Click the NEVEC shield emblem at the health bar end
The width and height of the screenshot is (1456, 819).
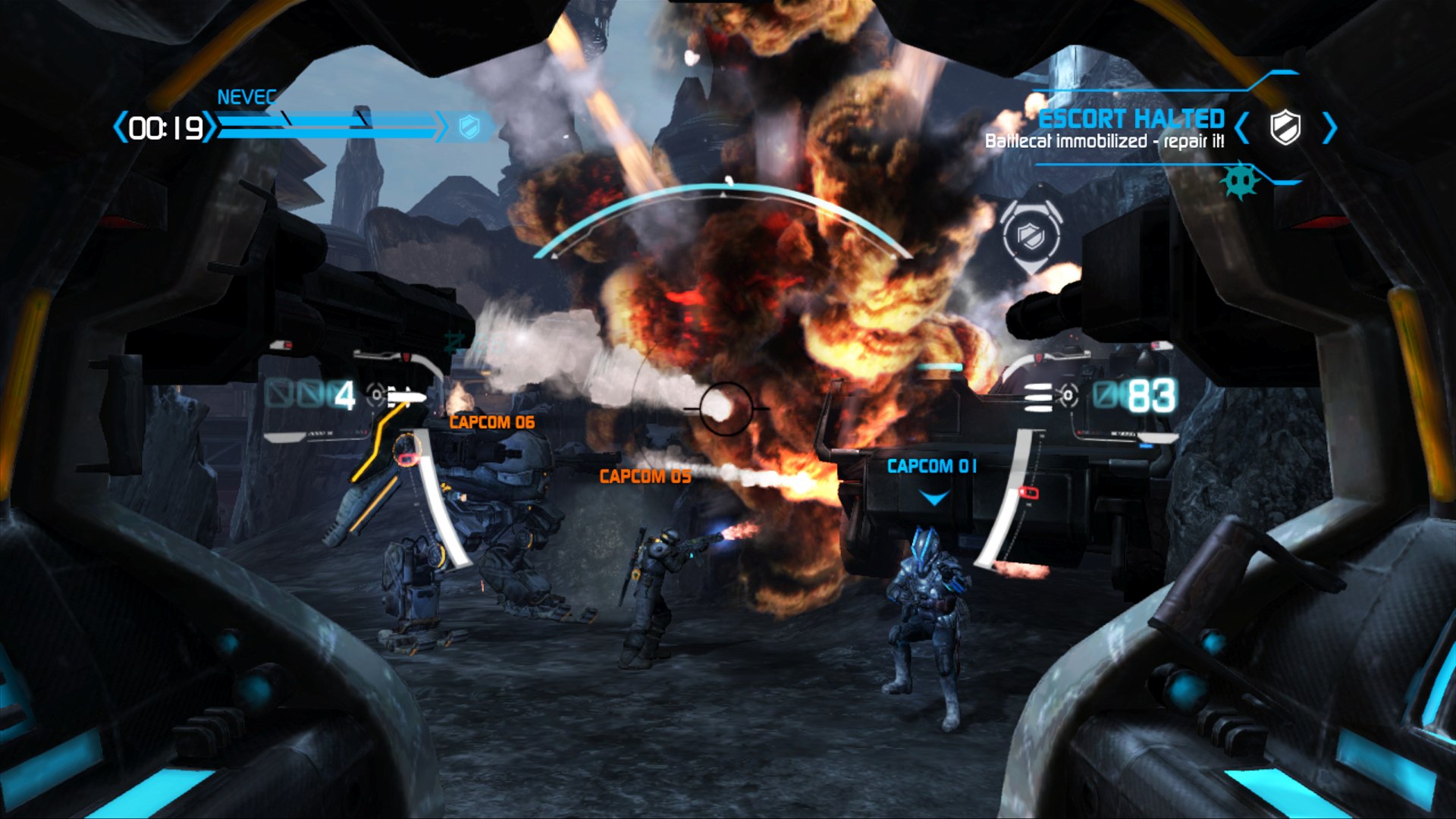coord(470,127)
